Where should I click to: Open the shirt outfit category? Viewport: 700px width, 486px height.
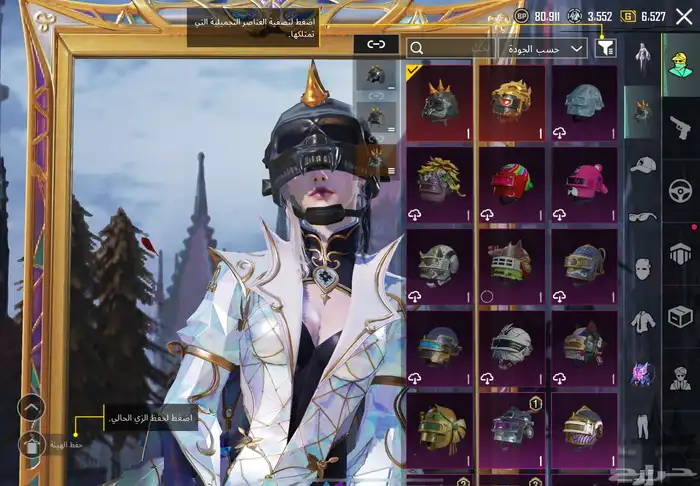click(x=642, y=320)
